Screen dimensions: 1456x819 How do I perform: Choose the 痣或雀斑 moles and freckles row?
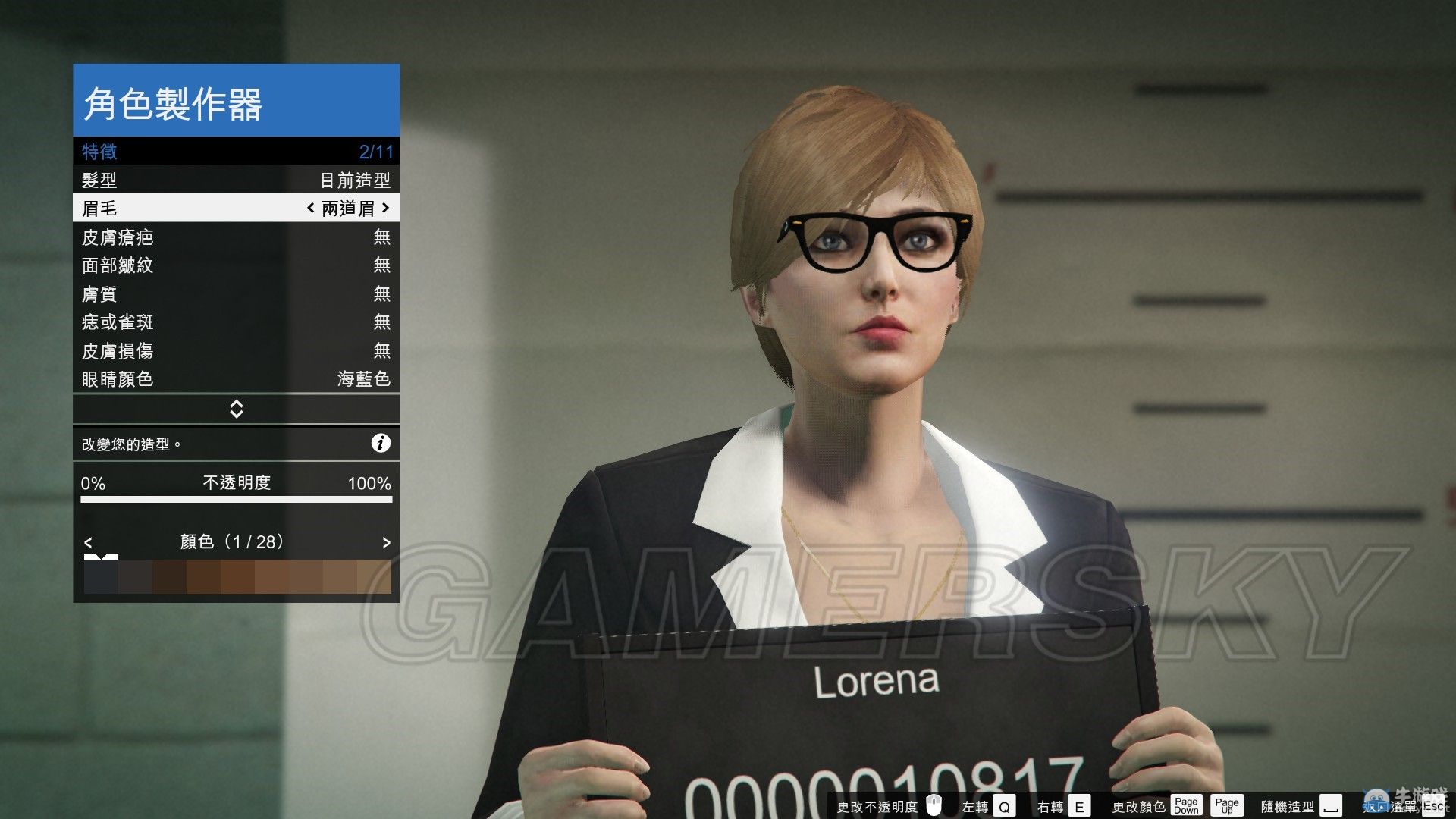[236, 322]
